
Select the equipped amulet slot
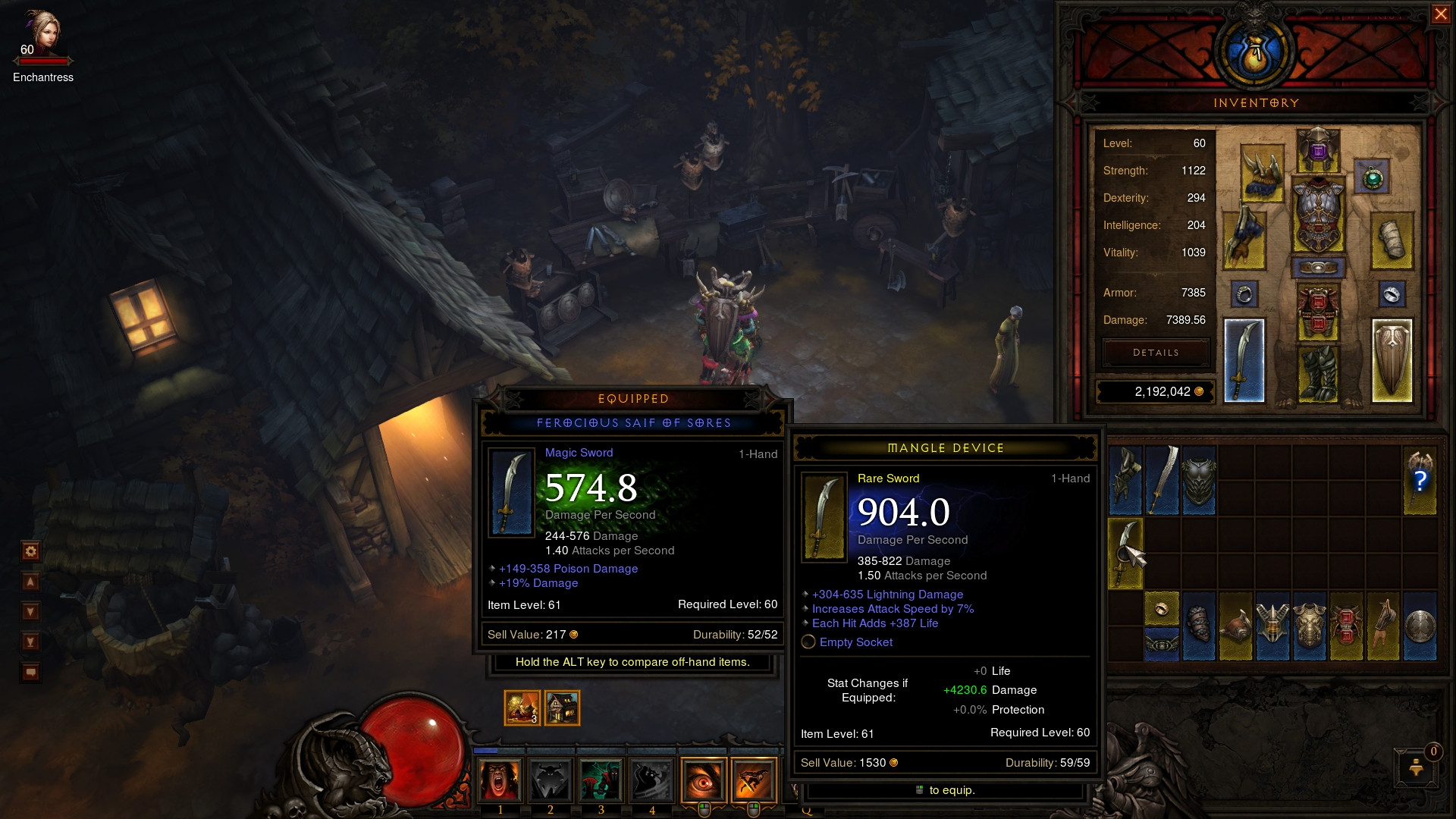tap(1372, 178)
